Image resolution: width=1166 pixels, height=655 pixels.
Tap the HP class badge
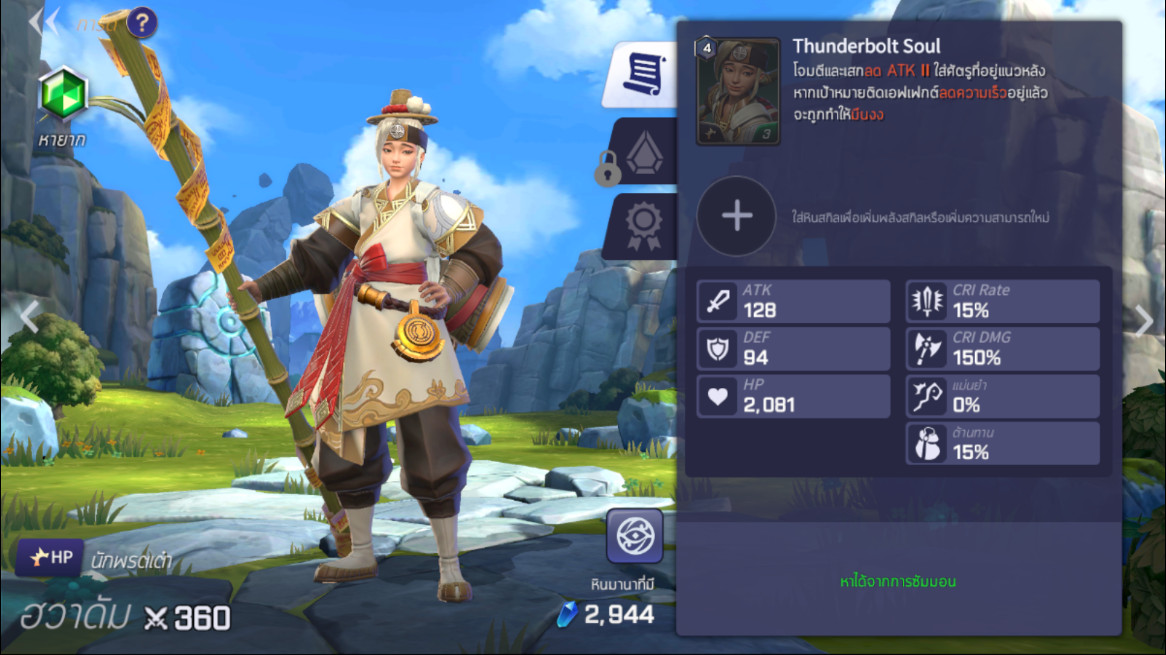pos(49,557)
